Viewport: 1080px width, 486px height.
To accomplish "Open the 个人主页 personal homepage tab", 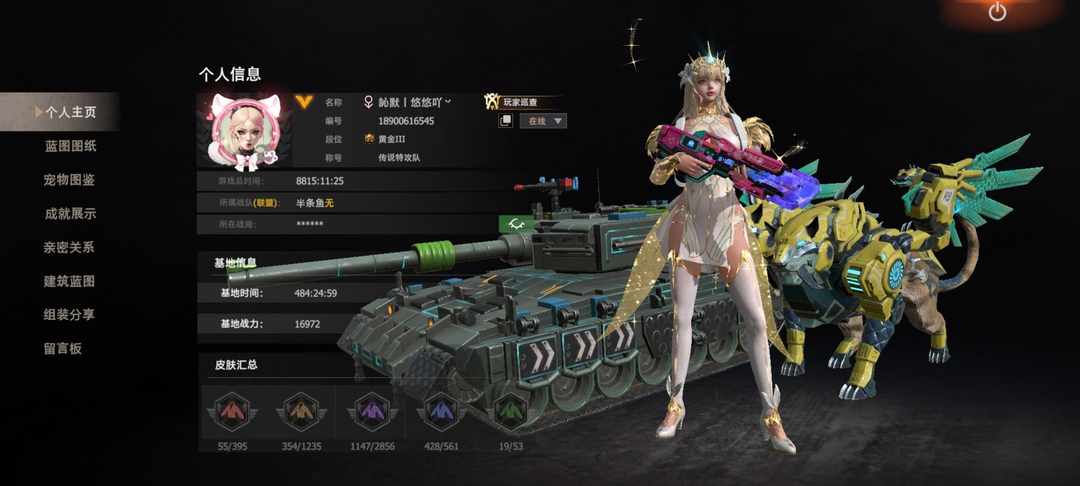I will (x=70, y=112).
